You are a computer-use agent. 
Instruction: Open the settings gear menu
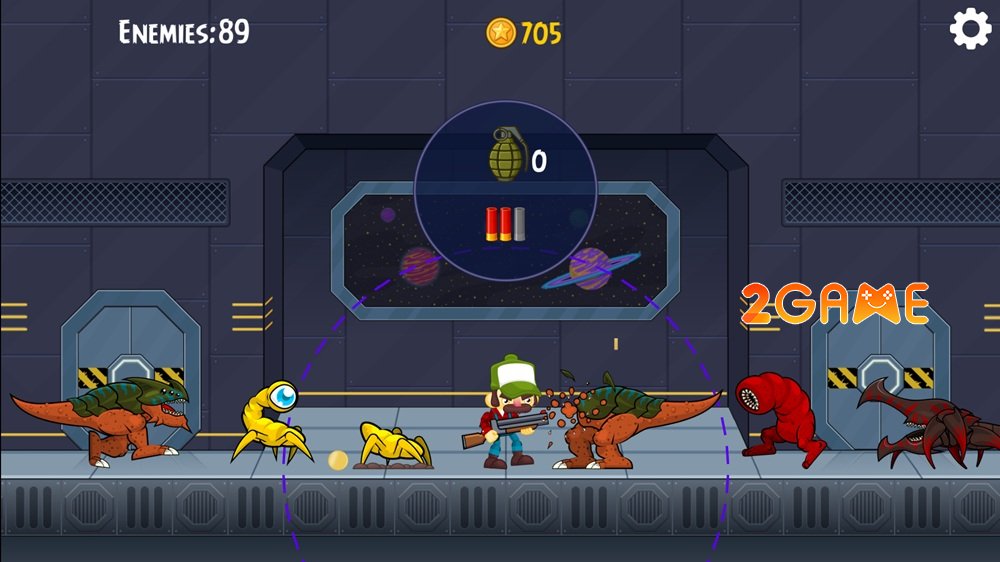[969, 29]
